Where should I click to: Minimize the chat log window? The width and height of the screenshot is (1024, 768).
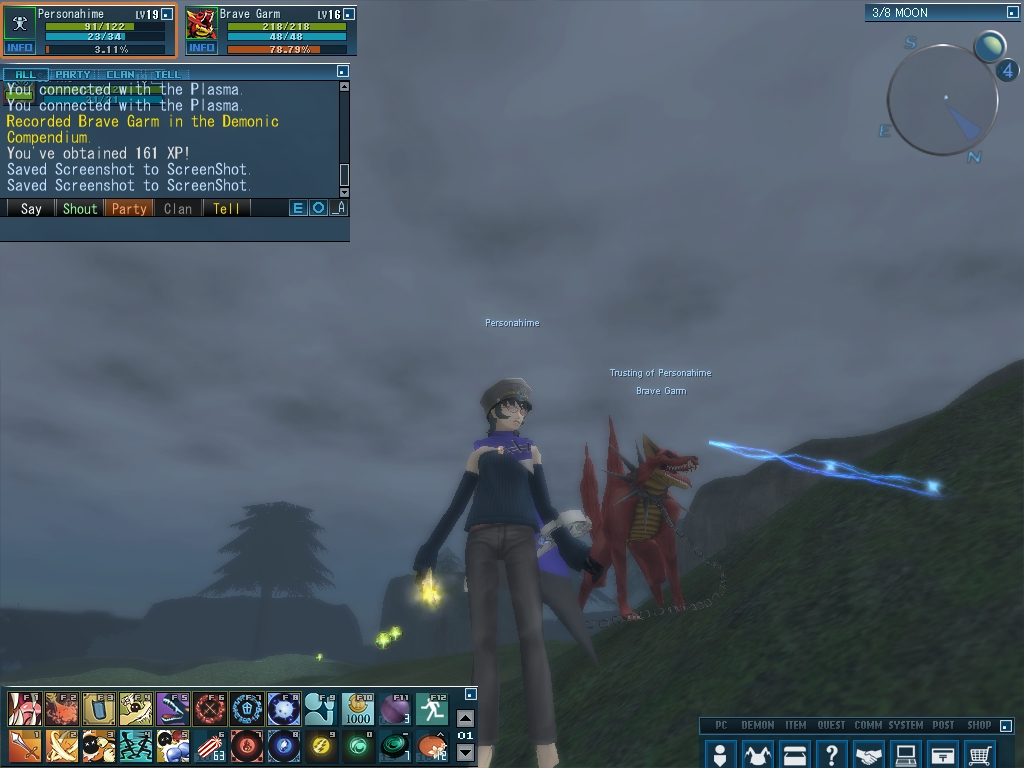pos(343,72)
